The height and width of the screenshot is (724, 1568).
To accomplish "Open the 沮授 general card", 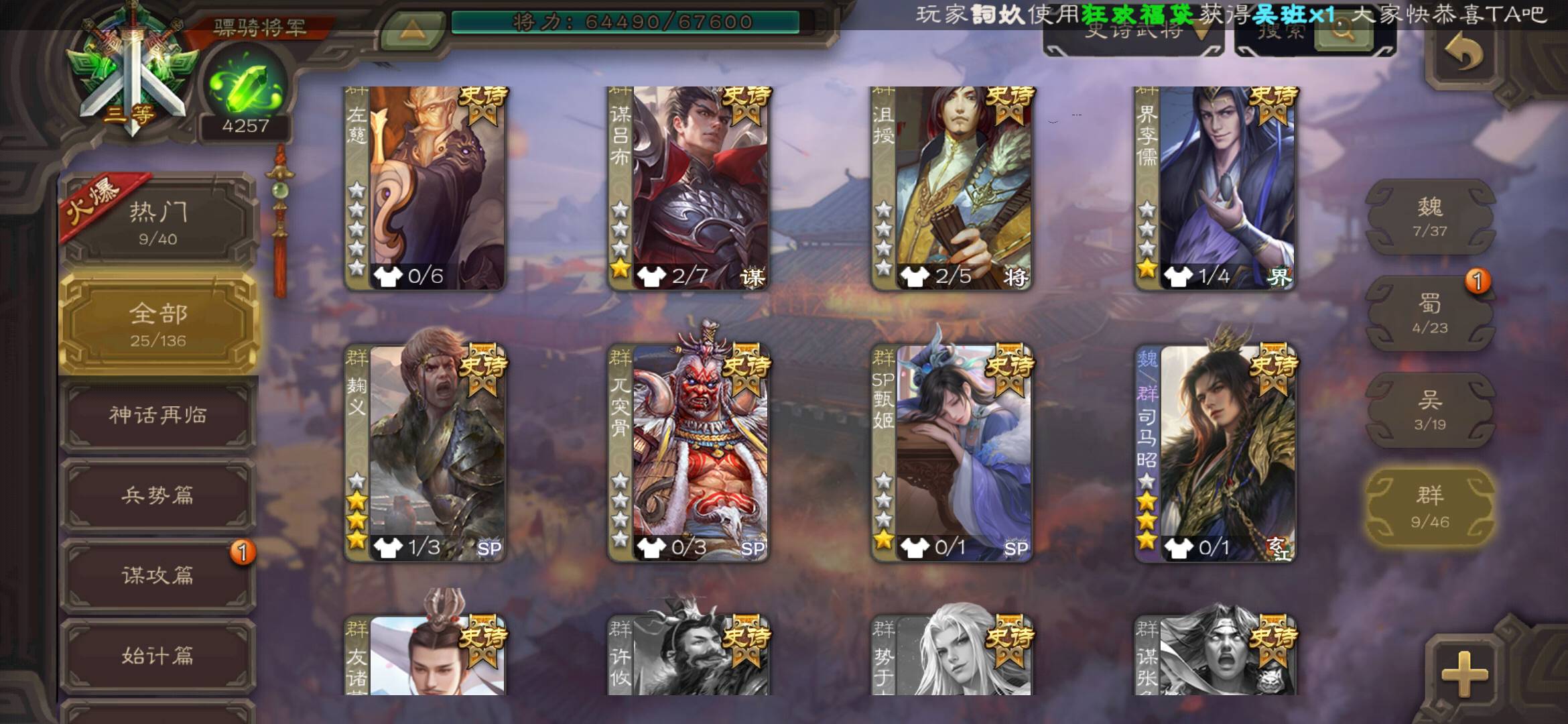I will [x=952, y=188].
